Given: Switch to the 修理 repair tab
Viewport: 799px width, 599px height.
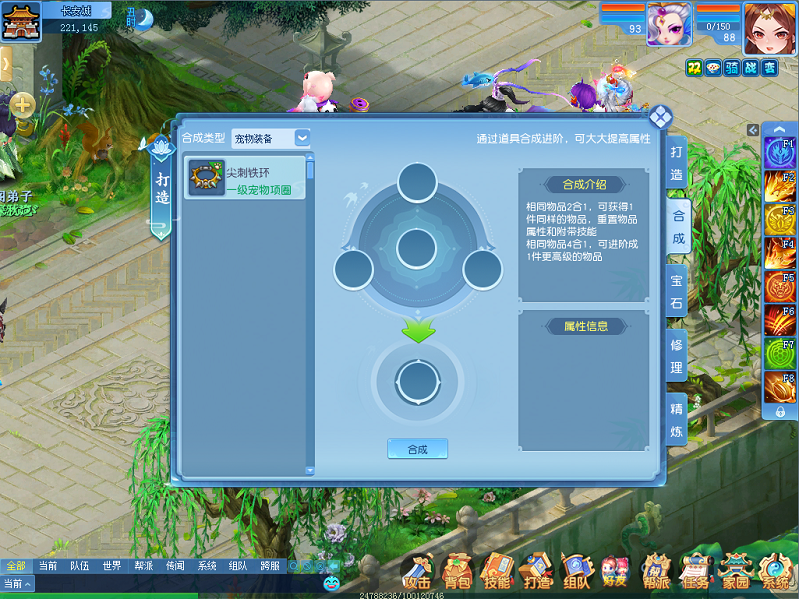Looking at the screenshot, I should (x=677, y=356).
